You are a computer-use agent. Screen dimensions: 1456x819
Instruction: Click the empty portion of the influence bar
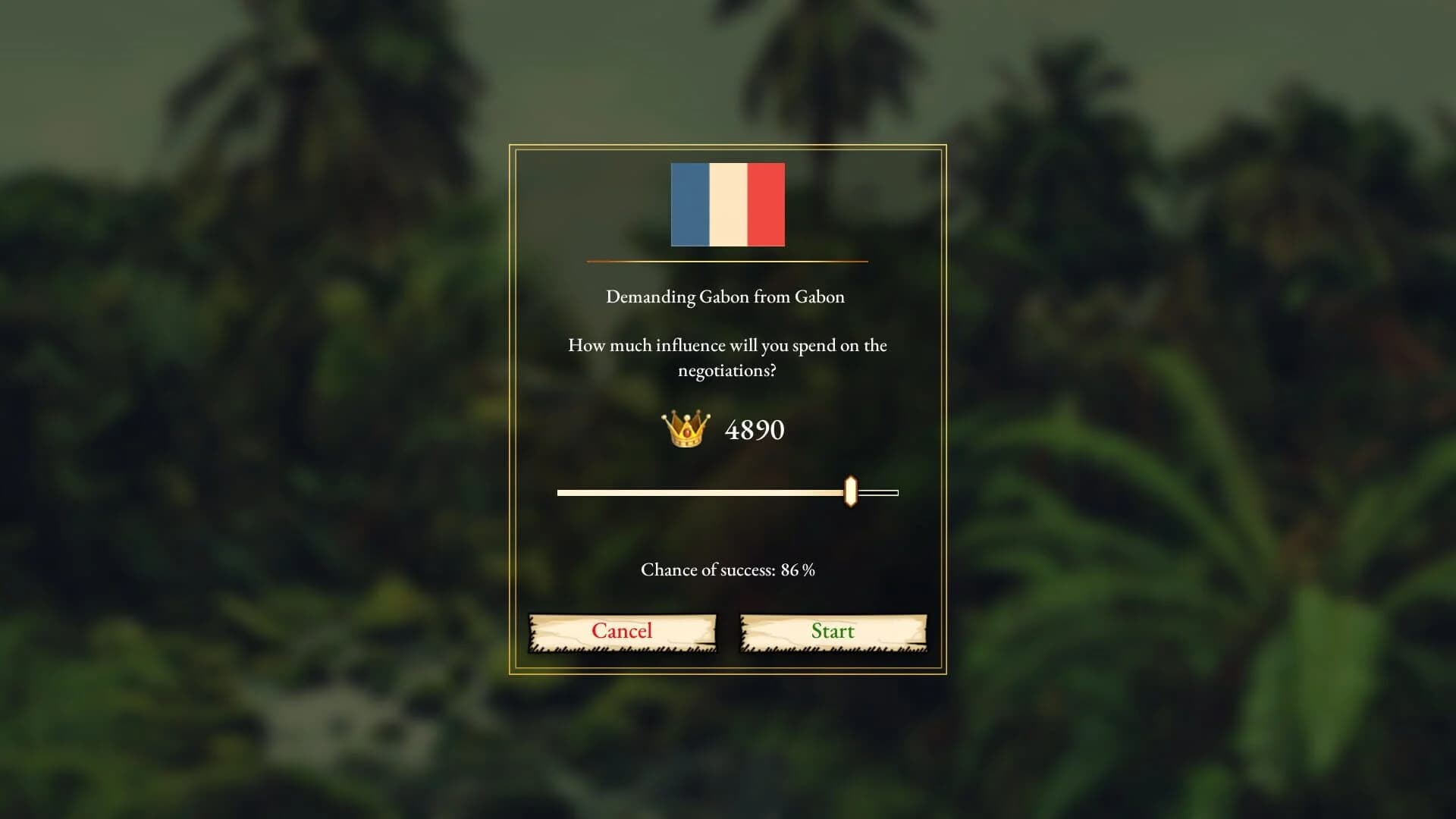tap(880, 492)
